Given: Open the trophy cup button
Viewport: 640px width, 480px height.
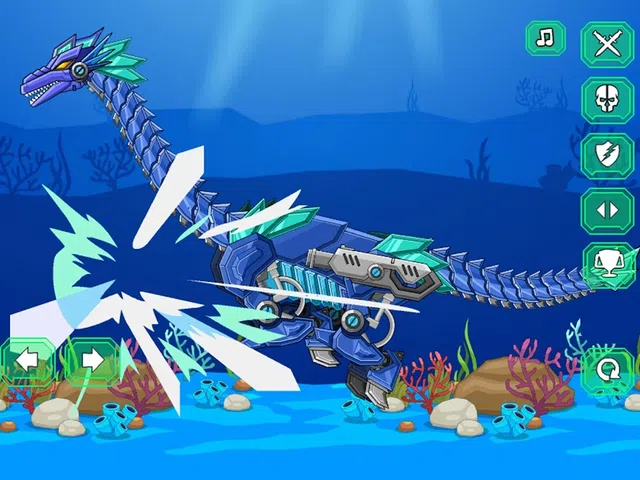Looking at the screenshot, I should tap(607, 265).
